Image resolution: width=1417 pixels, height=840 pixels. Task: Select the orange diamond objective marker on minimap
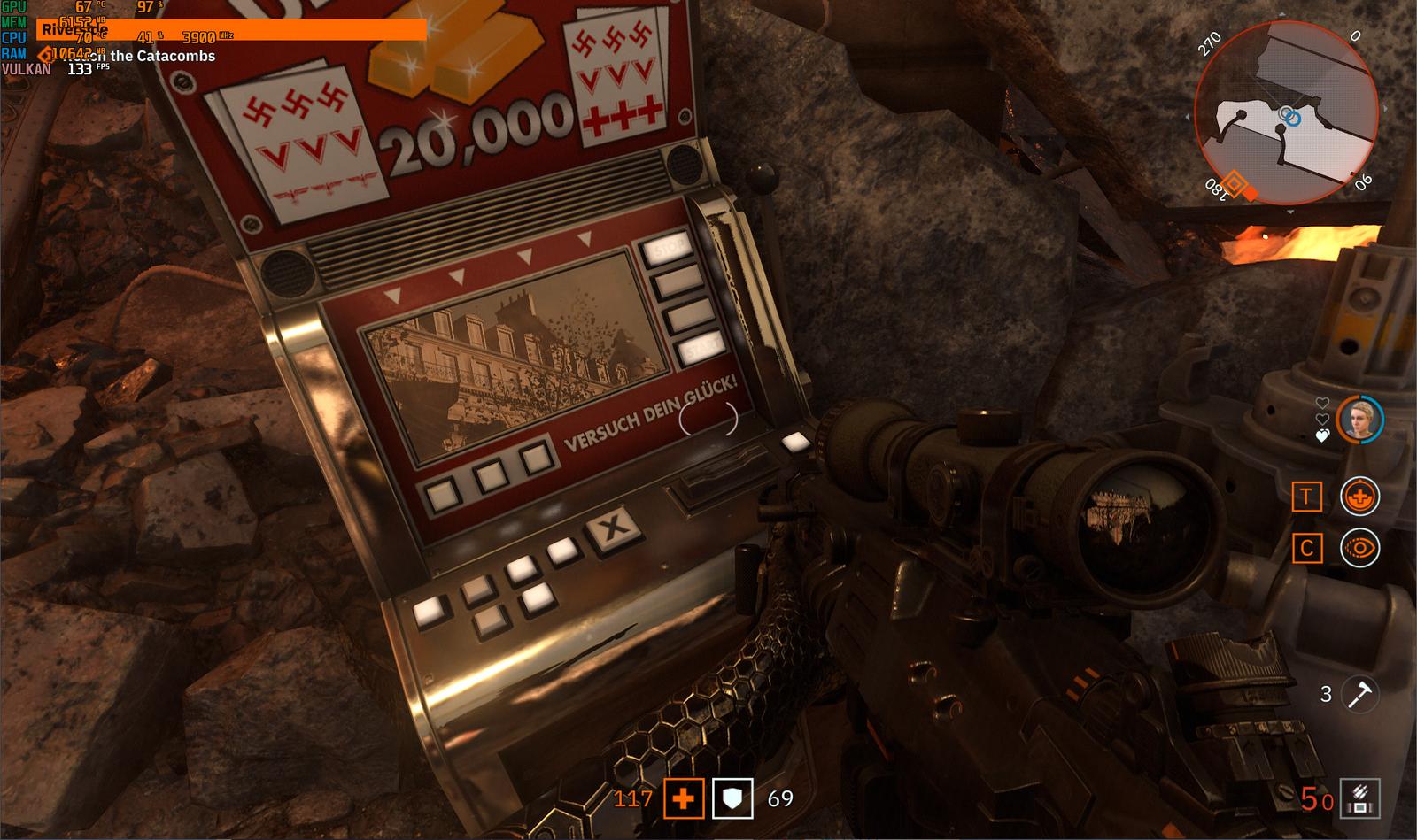(1235, 187)
